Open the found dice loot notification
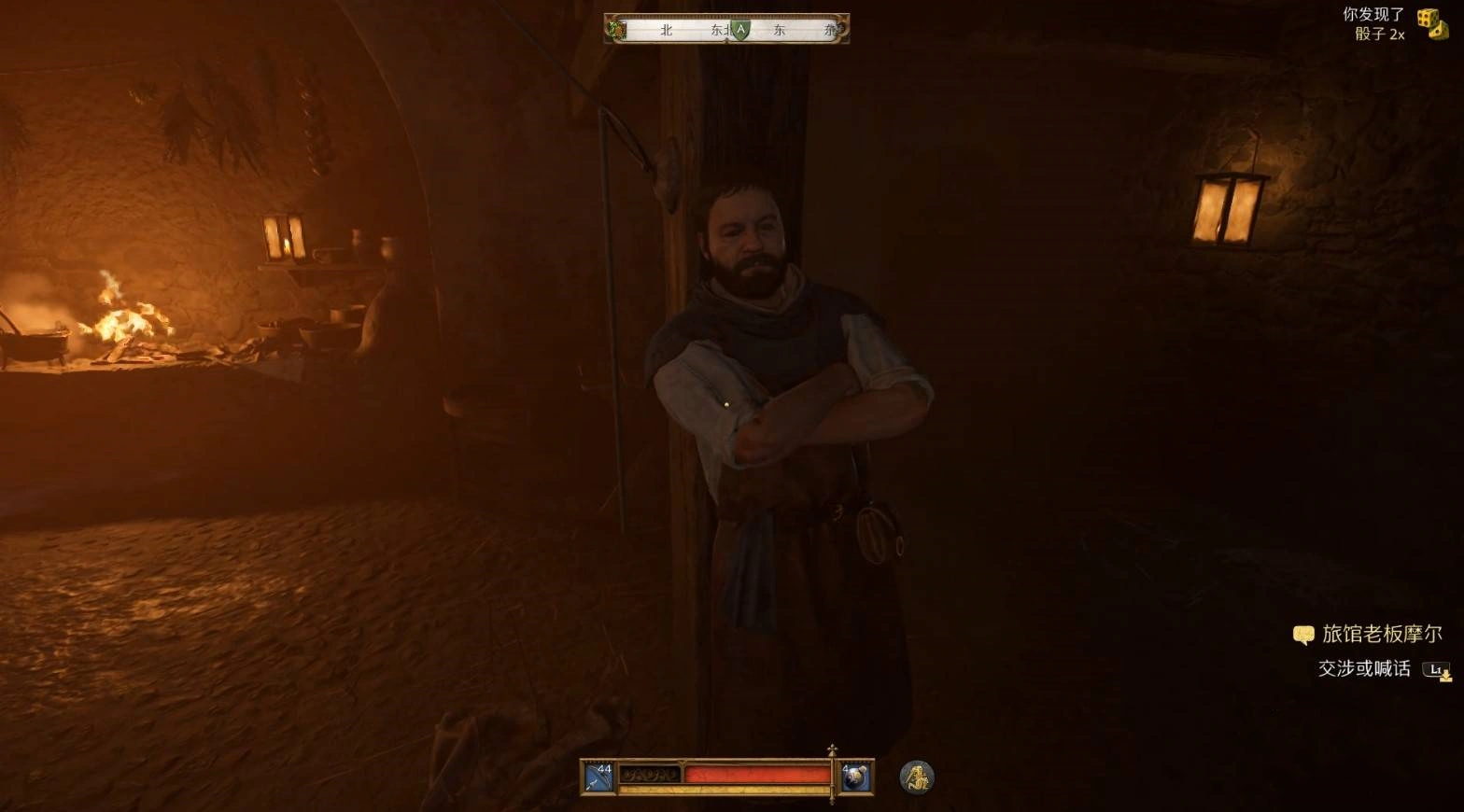The width and height of the screenshot is (1464, 812). point(1431,23)
